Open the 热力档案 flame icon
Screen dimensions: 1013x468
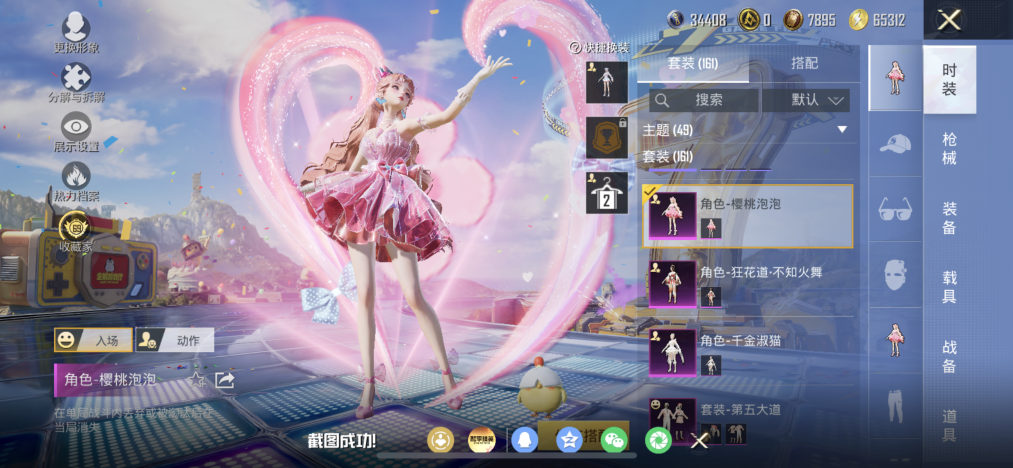(76, 180)
